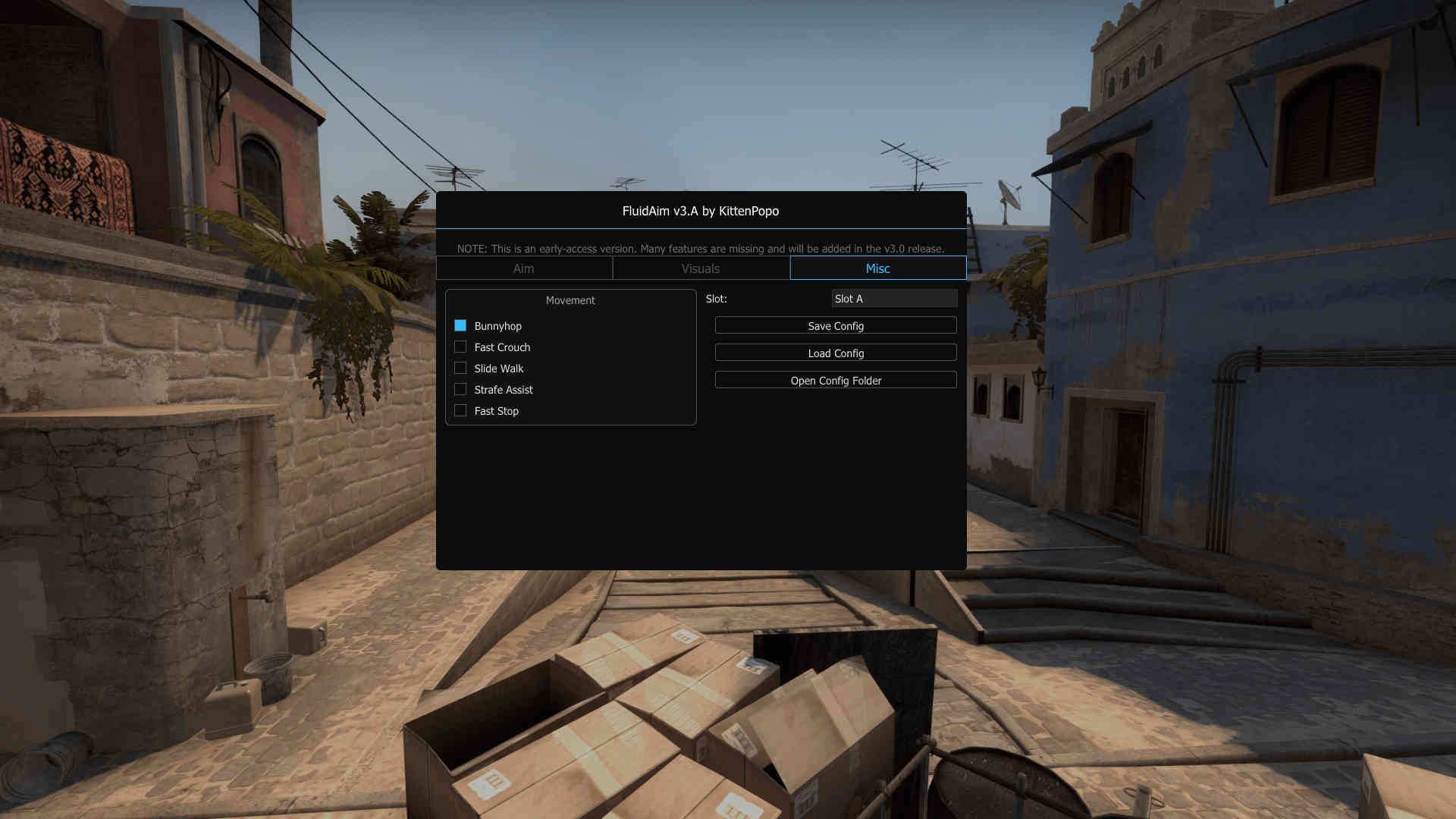Open the Config Folder
The image size is (1456, 819).
pos(835,379)
